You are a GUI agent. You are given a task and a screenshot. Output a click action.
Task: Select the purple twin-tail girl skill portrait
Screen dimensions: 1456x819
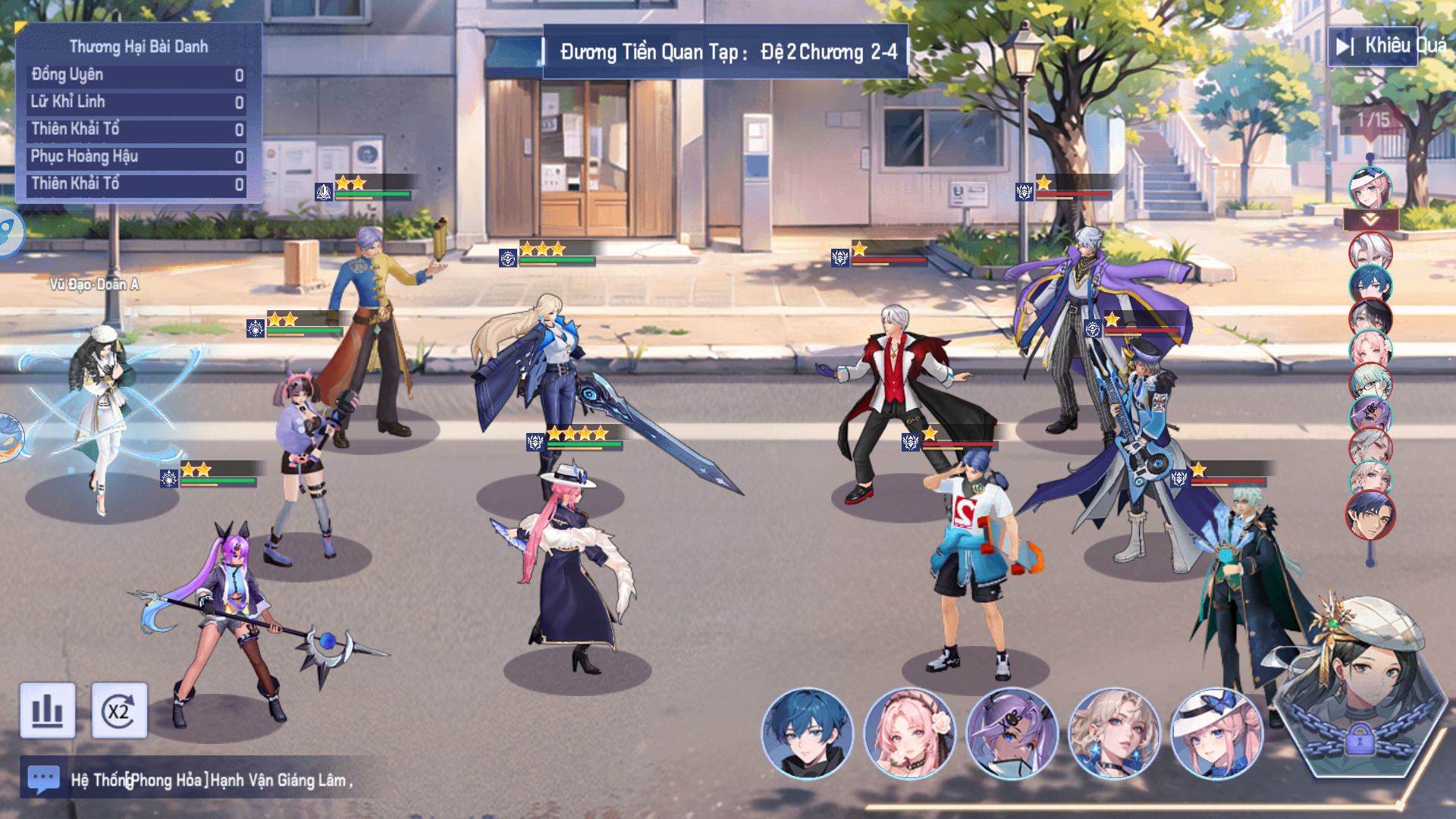(1012, 733)
